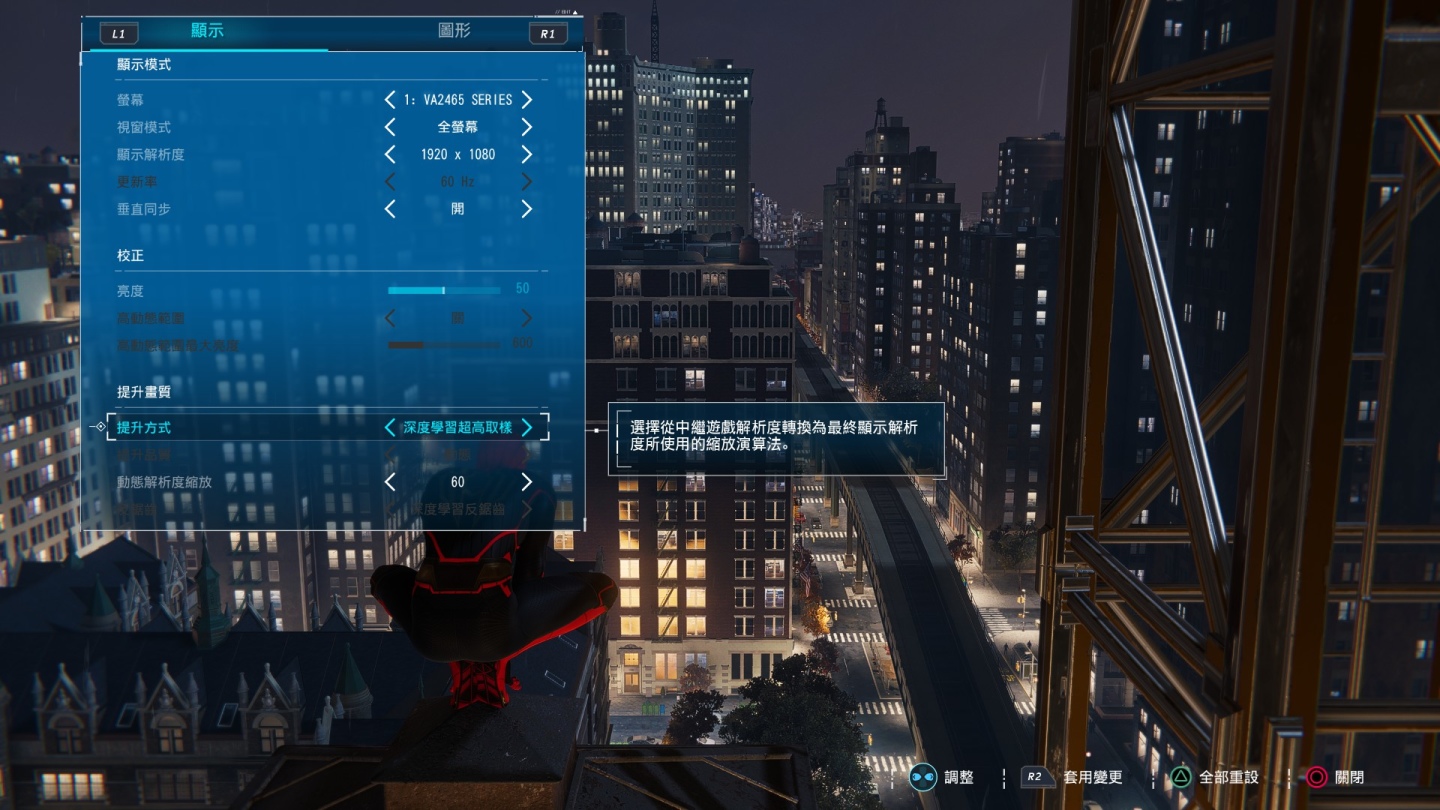Toggle 垂直同步 with the right arrow
Image resolution: width=1440 pixels, height=810 pixels.
(x=526, y=209)
